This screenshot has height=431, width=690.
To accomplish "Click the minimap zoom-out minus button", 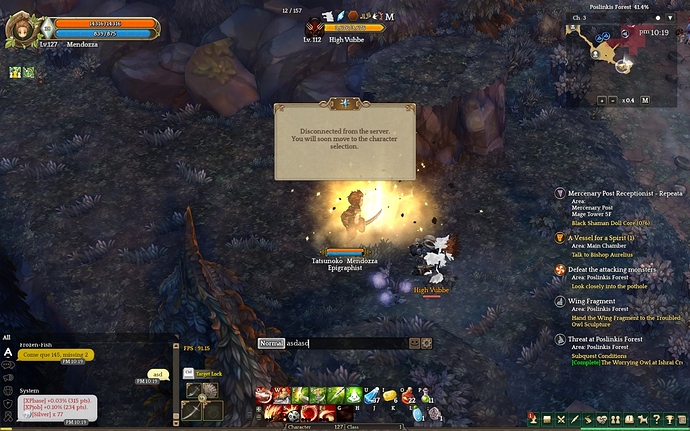I will click(614, 100).
